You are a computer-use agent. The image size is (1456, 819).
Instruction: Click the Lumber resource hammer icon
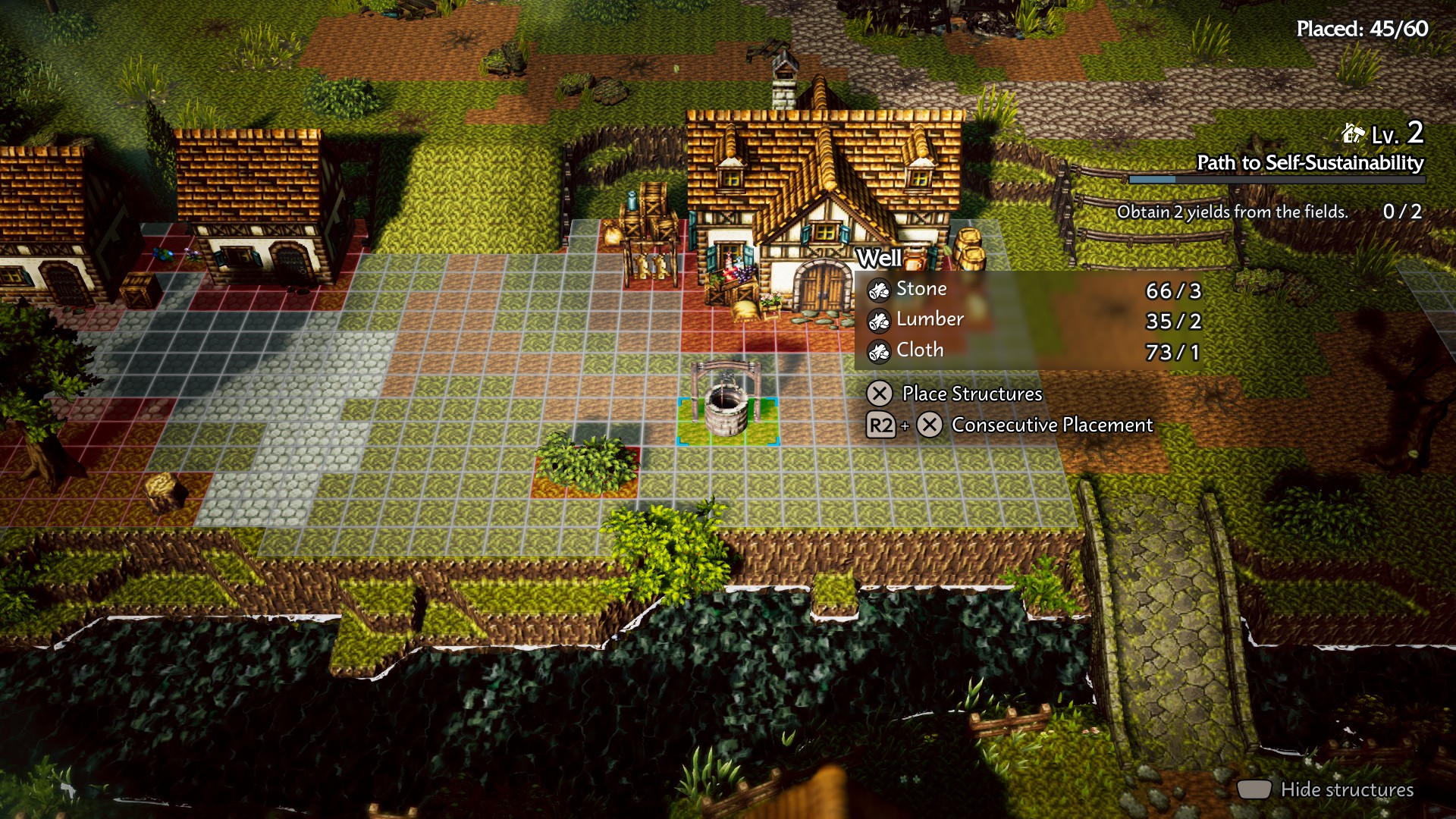point(878,320)
